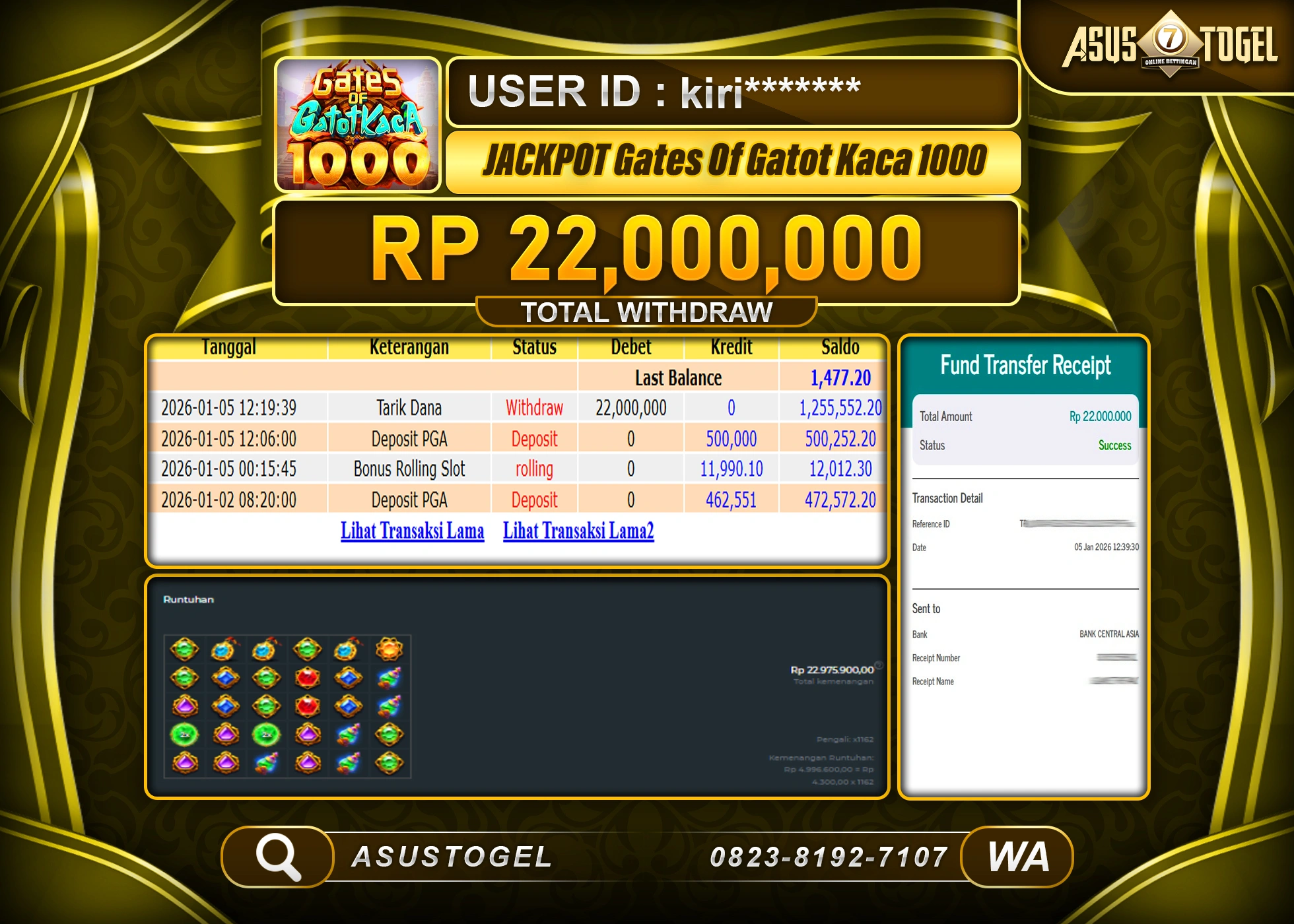
Task: Expand the Keterangan column header
Action: click(x=409, y=346)
